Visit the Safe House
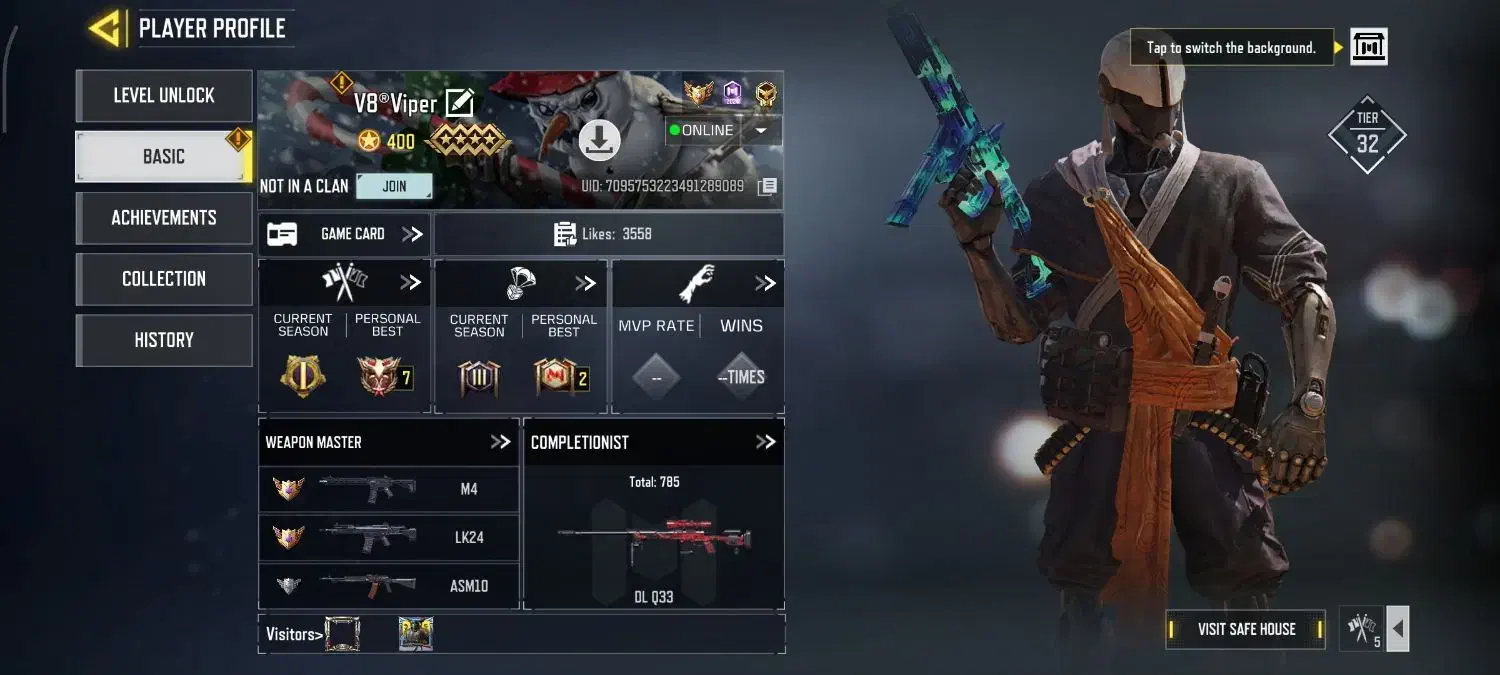Screen dimensions: 1500x675 [x=1246, y=629]
